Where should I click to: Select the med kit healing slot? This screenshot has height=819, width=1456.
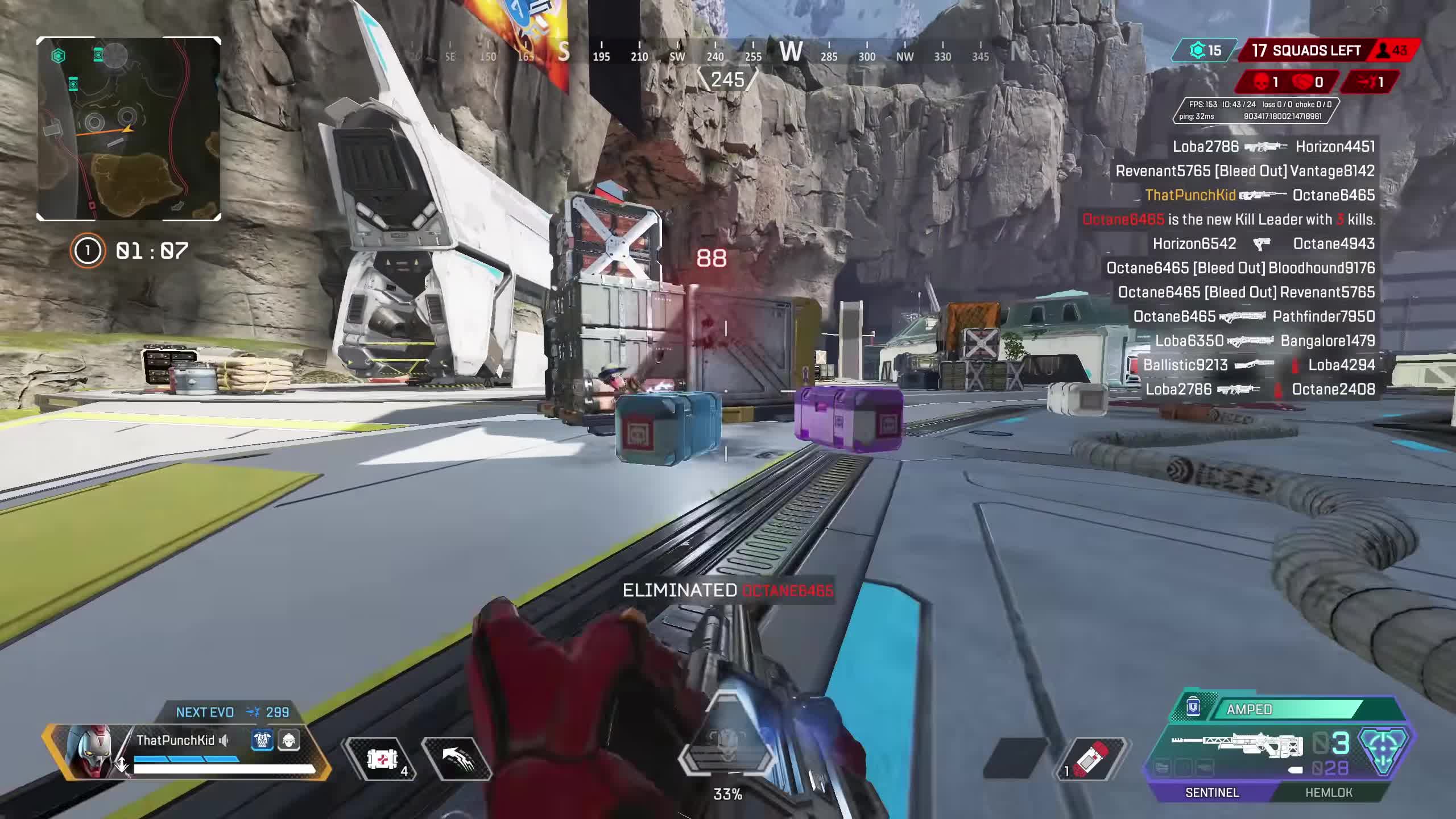click(382, 759)
